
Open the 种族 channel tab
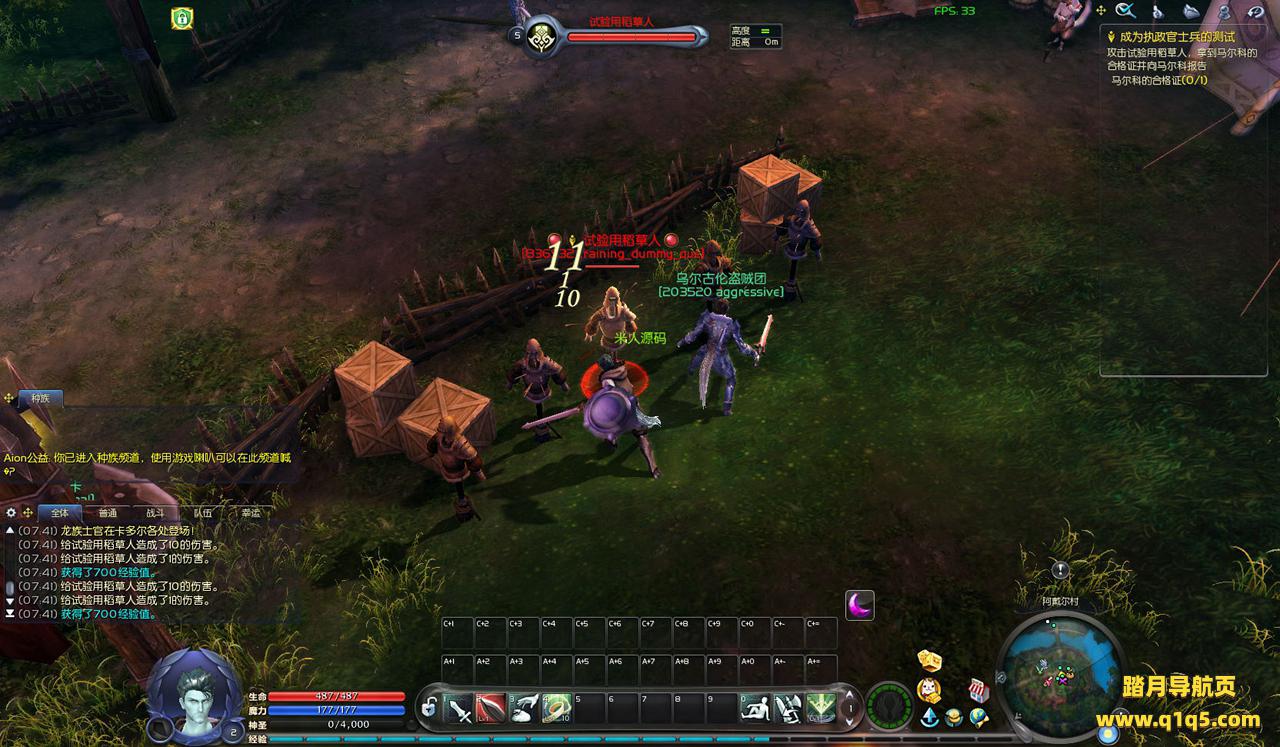[40, 398]
